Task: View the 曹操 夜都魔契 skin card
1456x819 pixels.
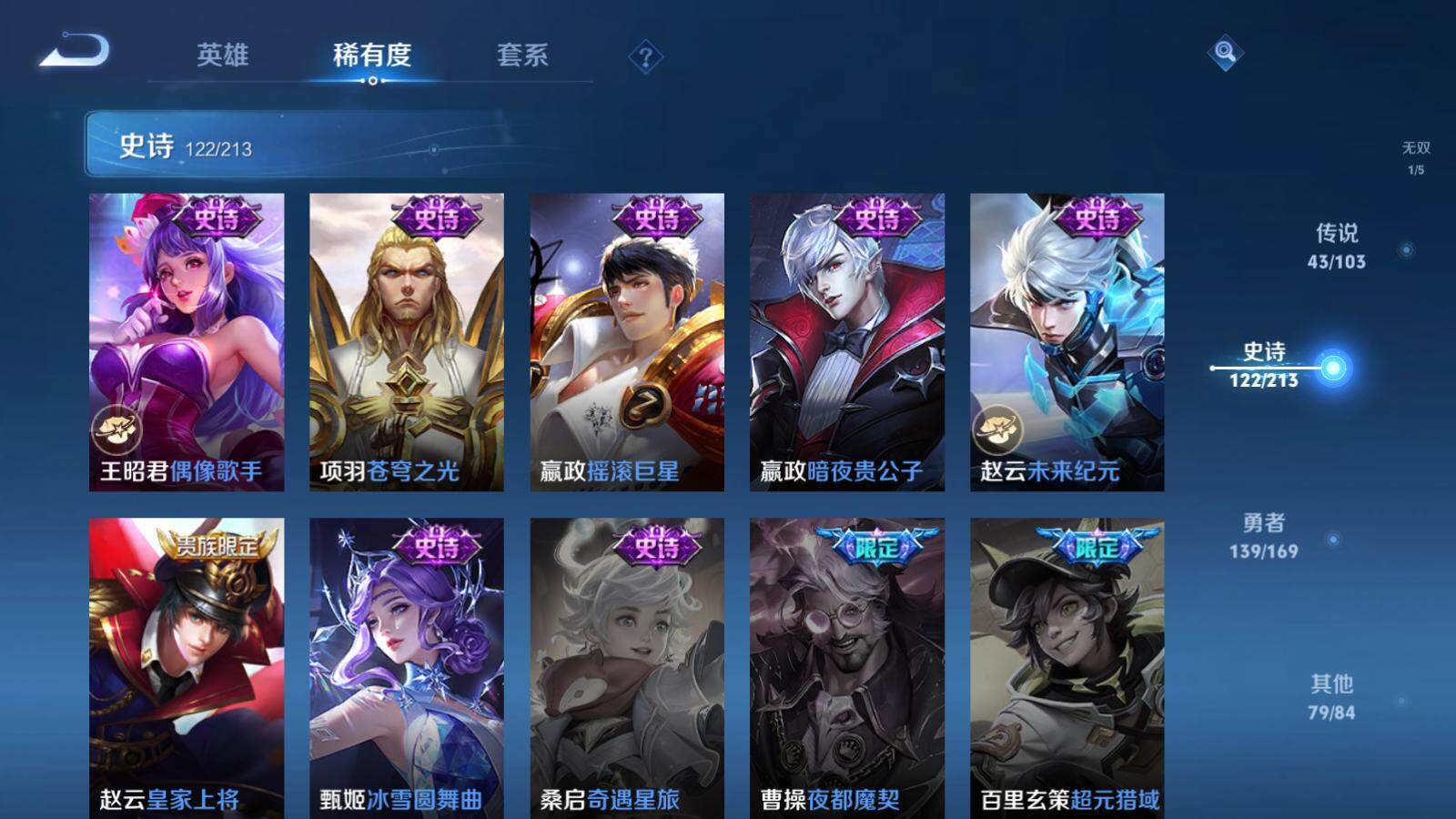Action: click(x=846, y=667)
